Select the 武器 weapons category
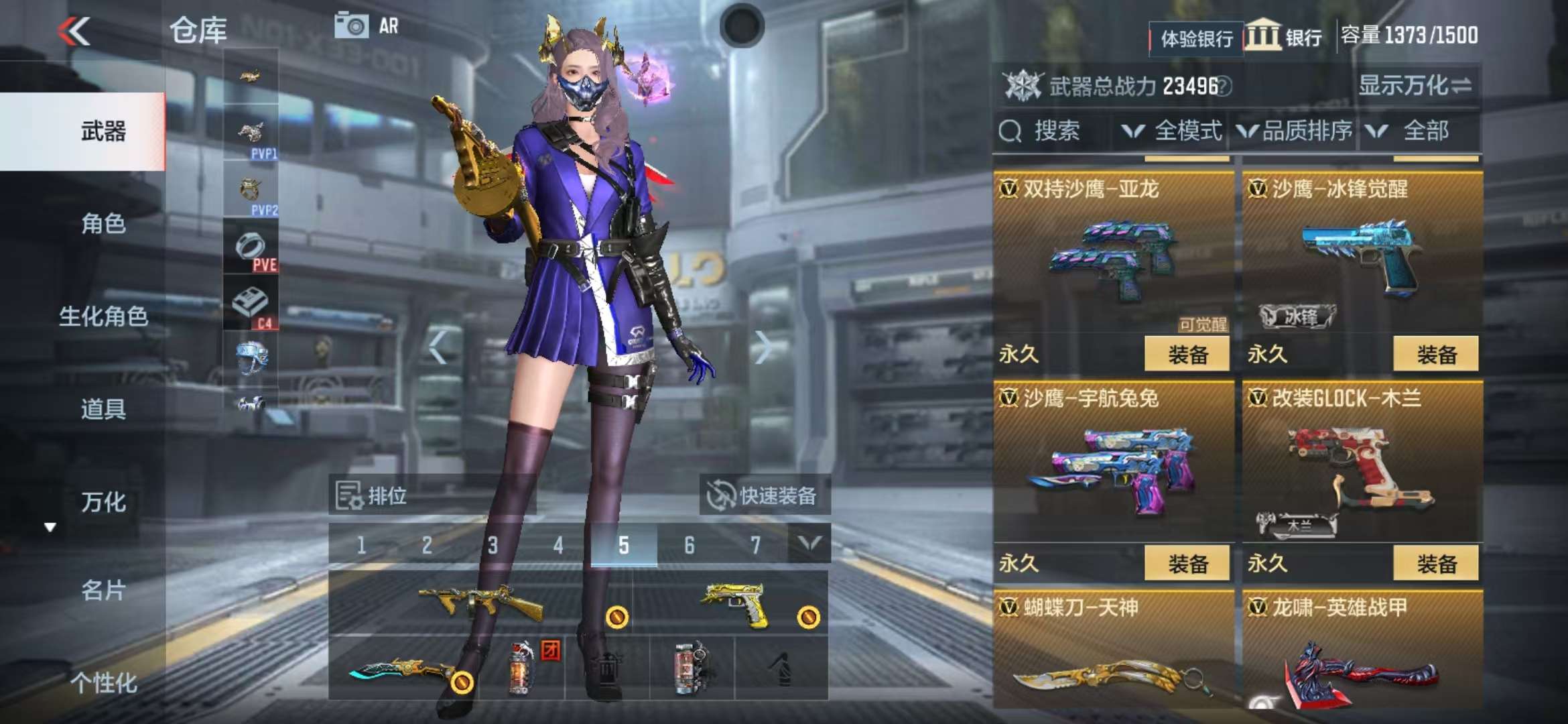1568x724 pixels. pyautogui.click(x=103, y=131)
